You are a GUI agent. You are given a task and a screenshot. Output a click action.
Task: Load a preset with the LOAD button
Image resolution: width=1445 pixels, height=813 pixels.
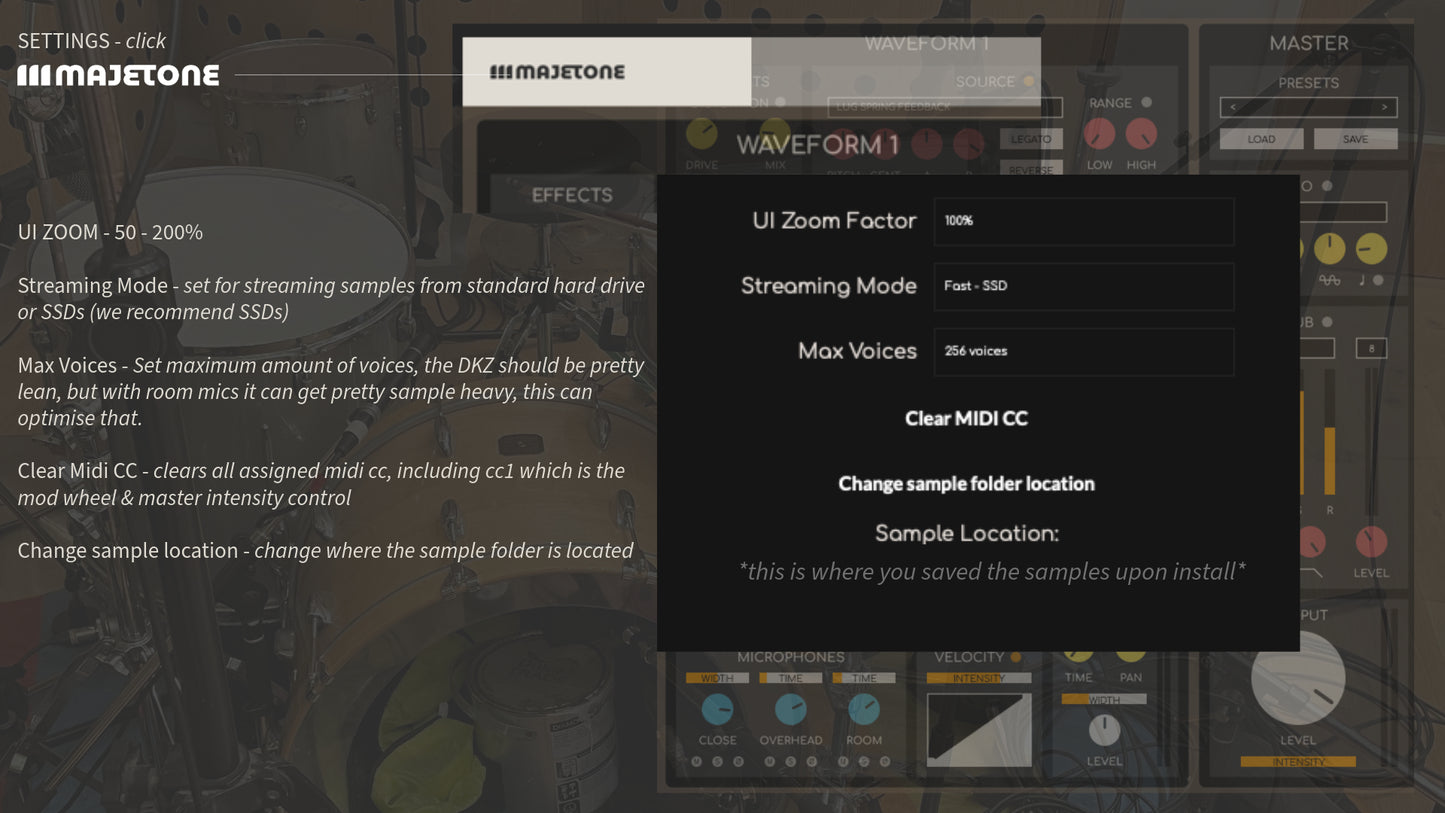click(x=1261, y=139)
